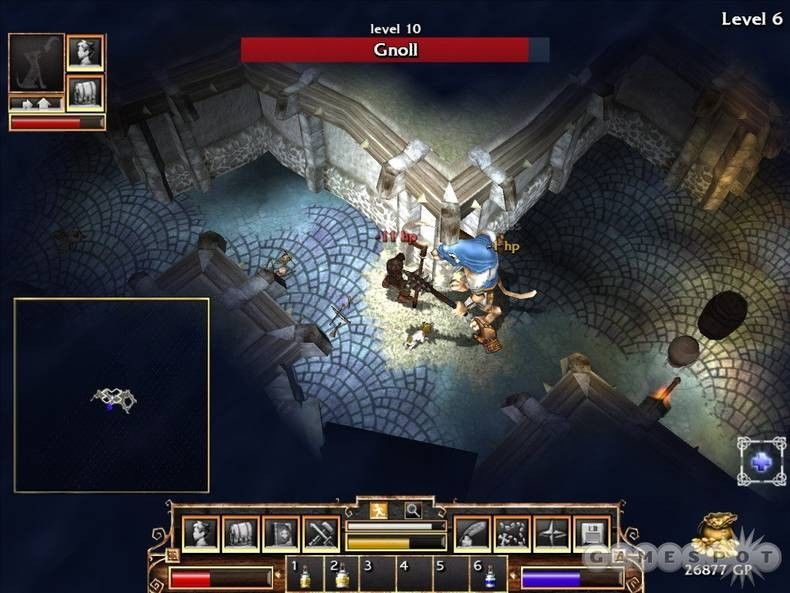Activate the blue cross spell icon
790x593 pixels.
[762, 461]
